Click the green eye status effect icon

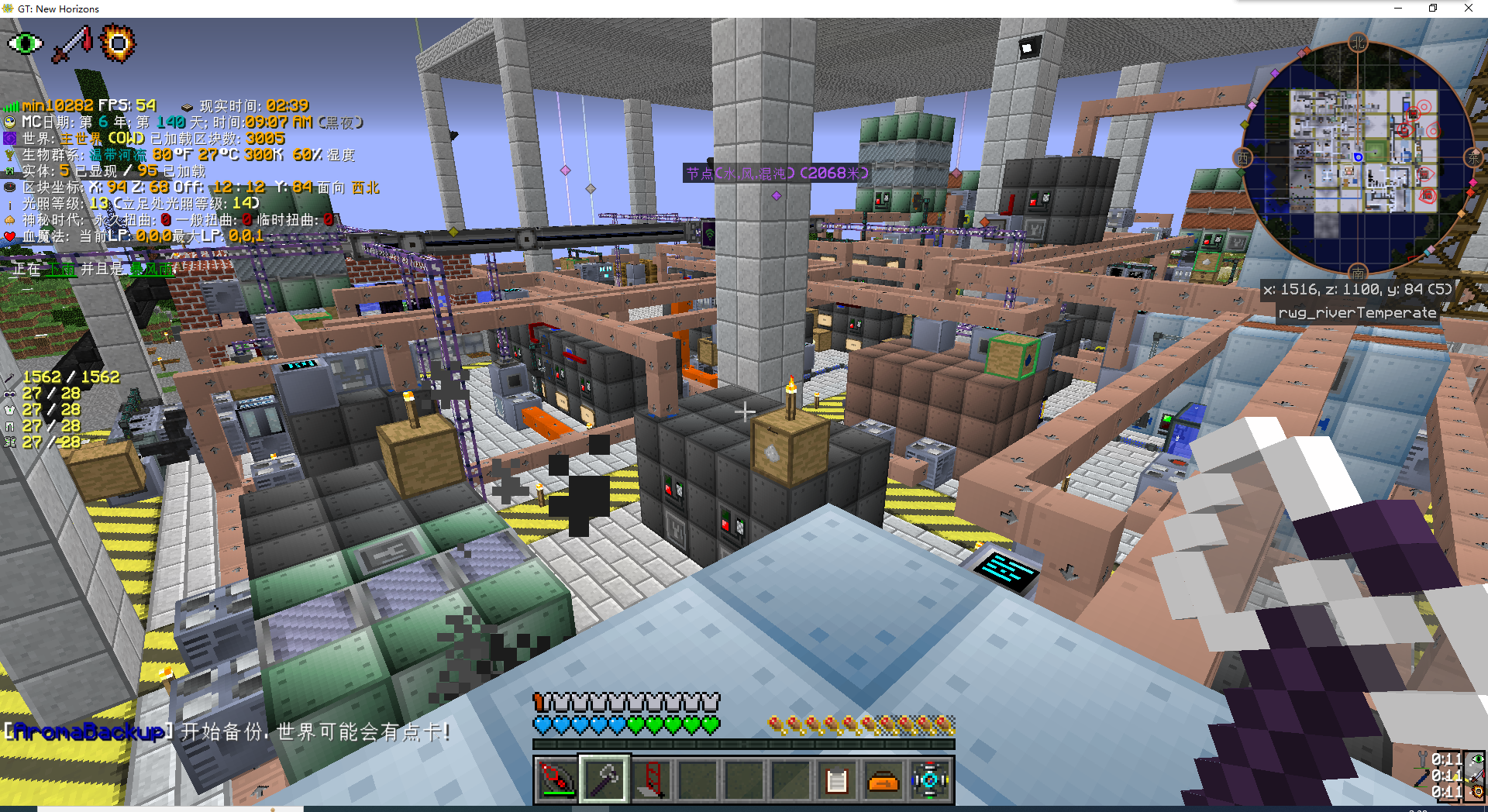click(26, 43)
